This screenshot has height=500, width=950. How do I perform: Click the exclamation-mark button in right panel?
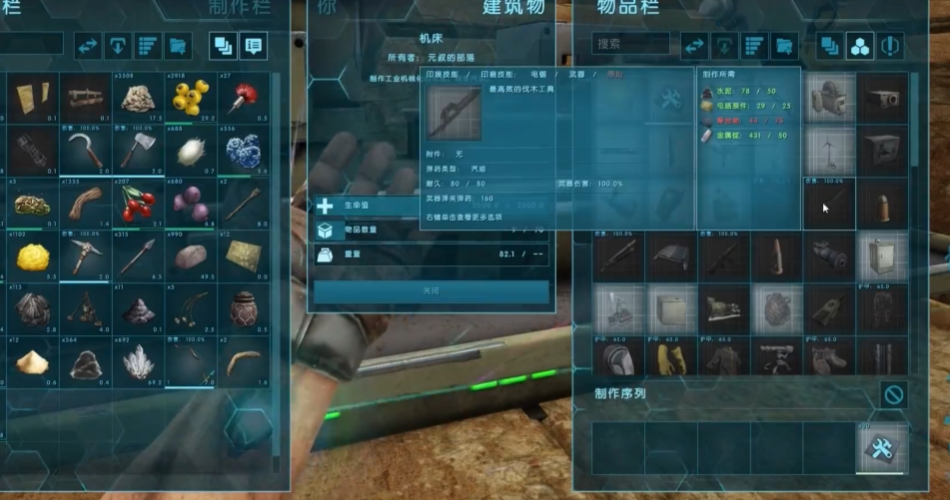(889, 45)
